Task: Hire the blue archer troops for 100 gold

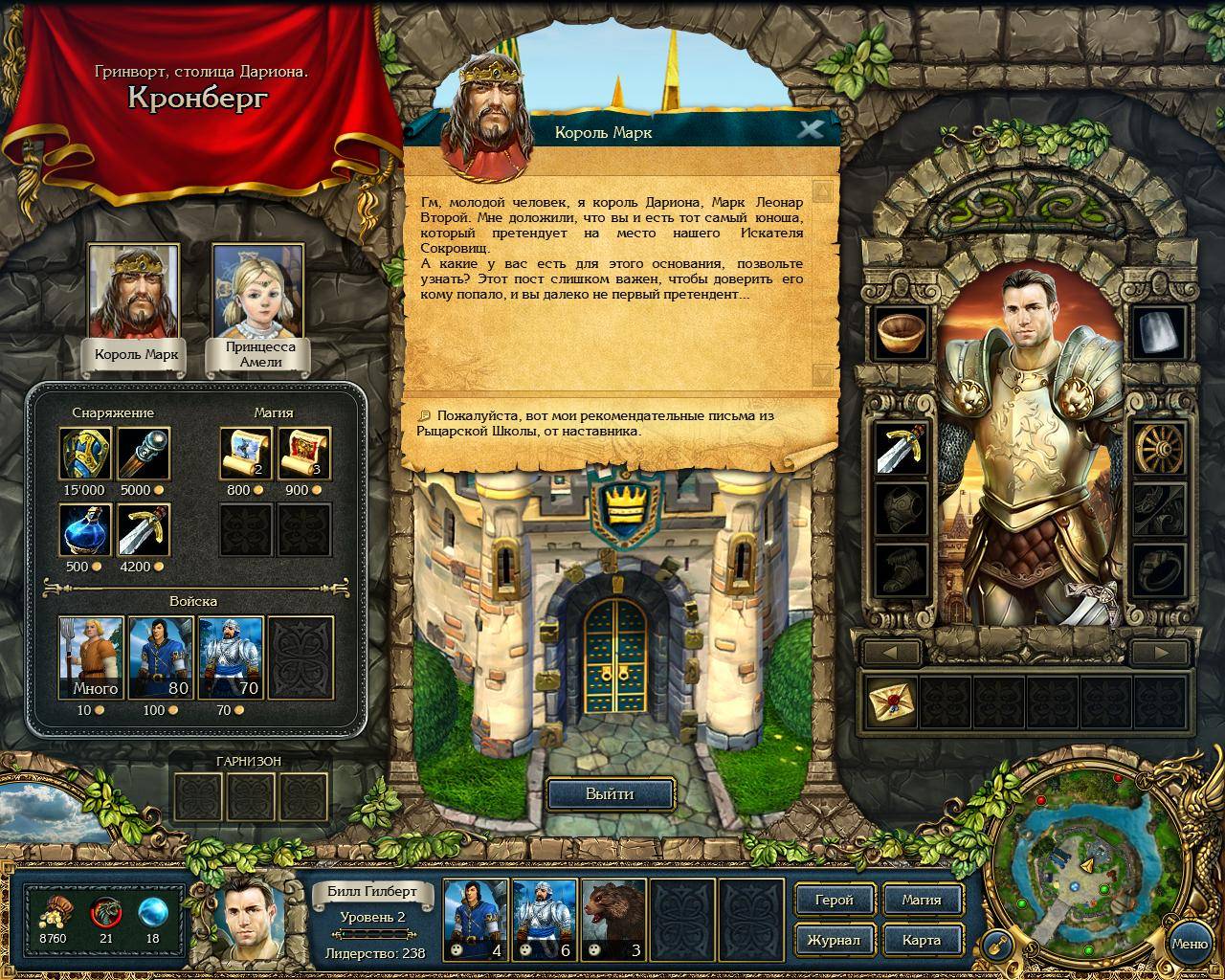Action: tap(161, 657)
